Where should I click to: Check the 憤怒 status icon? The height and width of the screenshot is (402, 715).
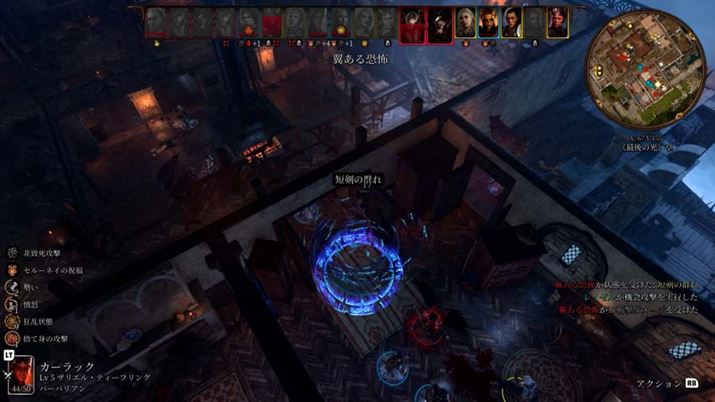click(x=11, y=304)
